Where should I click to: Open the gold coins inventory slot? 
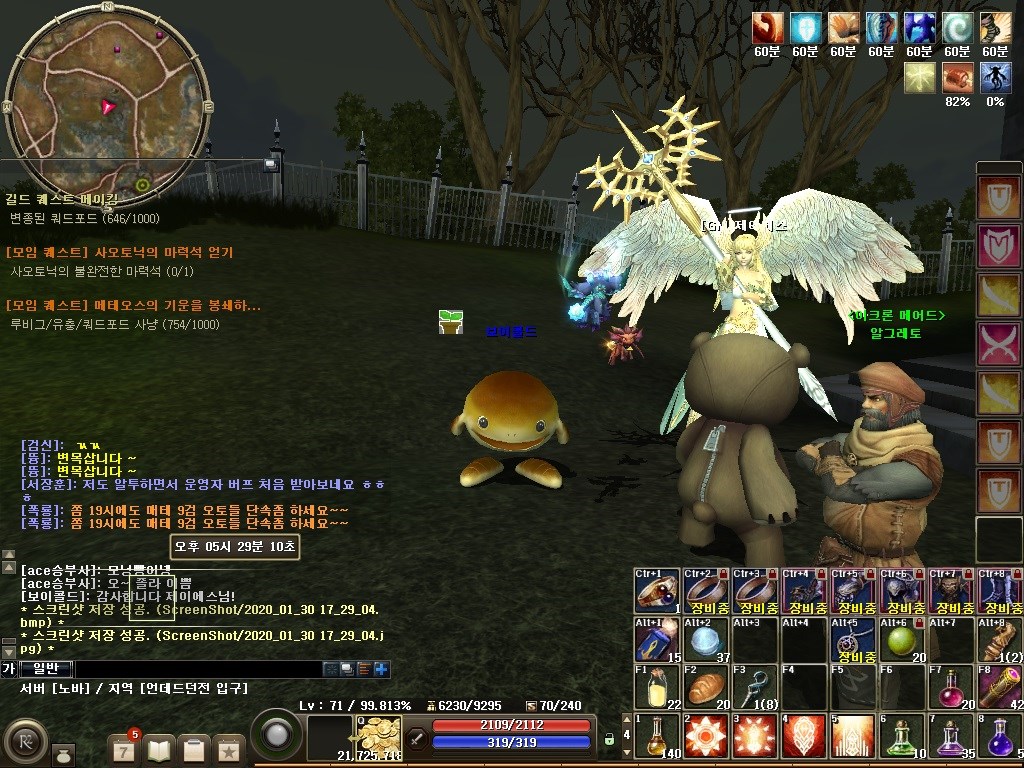(x=379, y=738)
